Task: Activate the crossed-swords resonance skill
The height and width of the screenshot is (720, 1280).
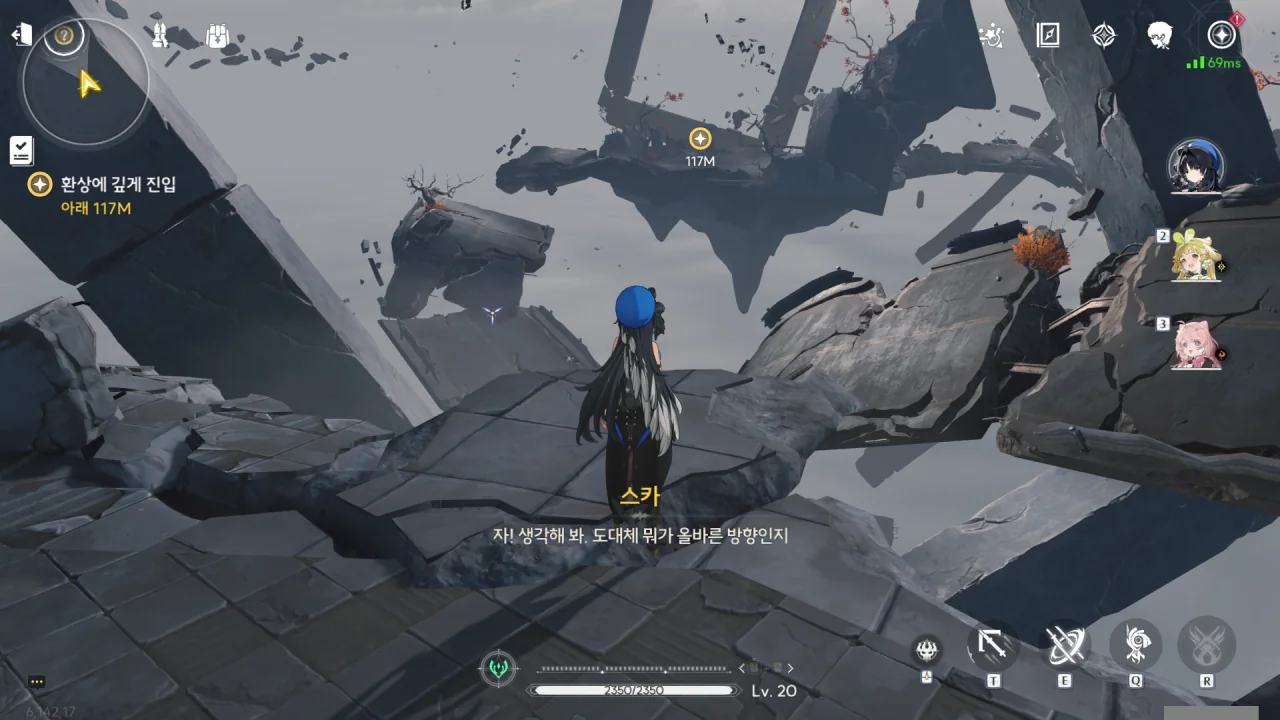Action: (x=1064, y=645)
